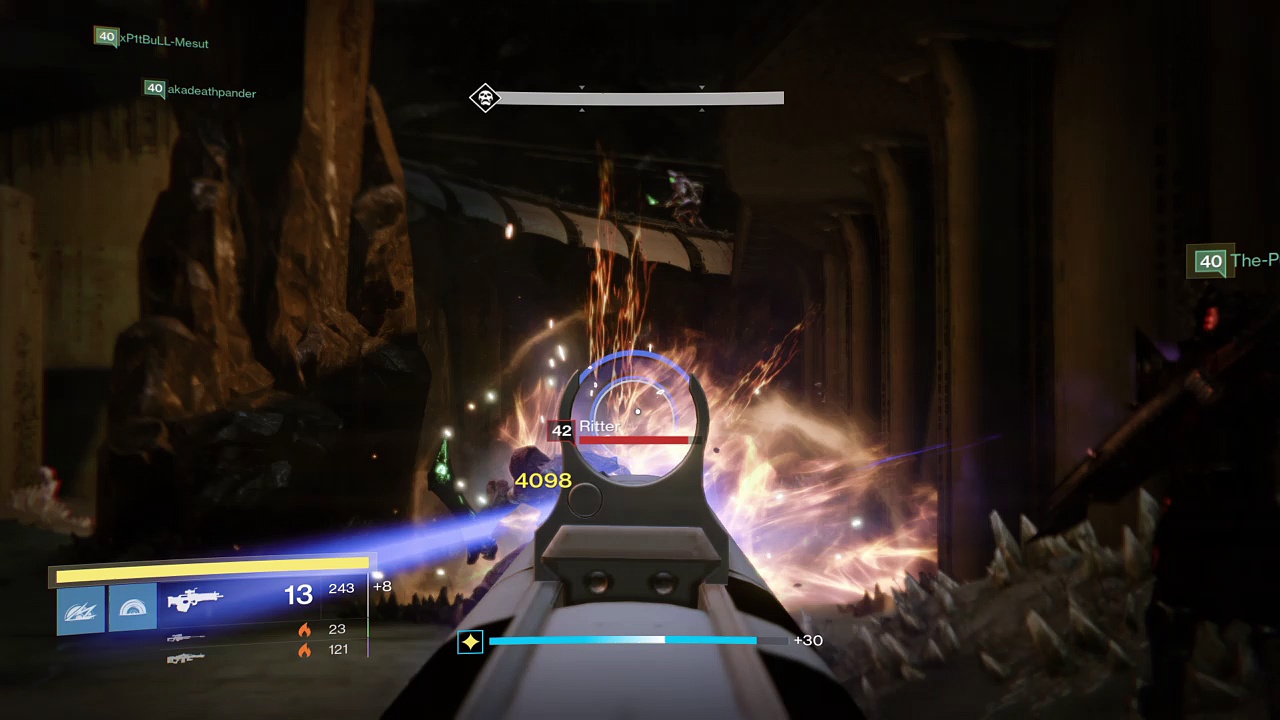Select the heavy machine gun icon
Viewport: 1280px width, 720px height.
pos(186,657)
